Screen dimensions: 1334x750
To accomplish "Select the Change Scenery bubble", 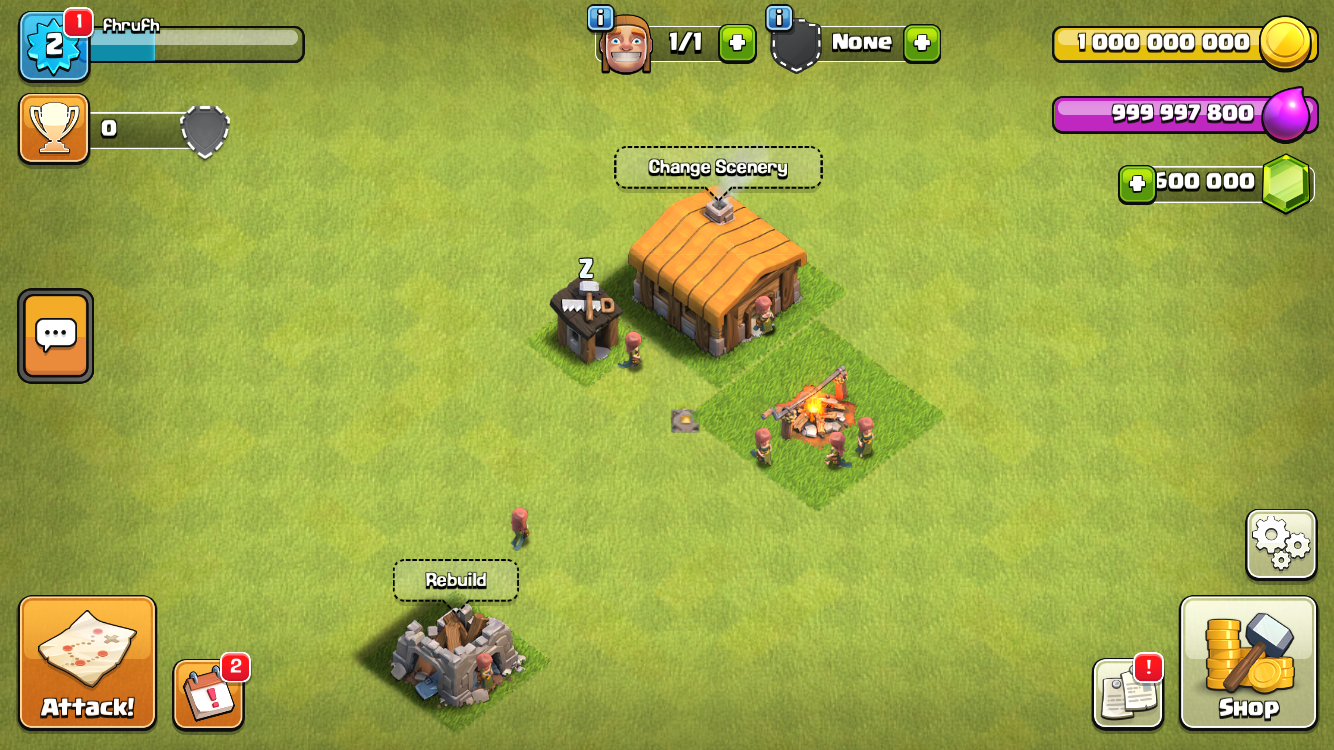I will click(718, 167).
